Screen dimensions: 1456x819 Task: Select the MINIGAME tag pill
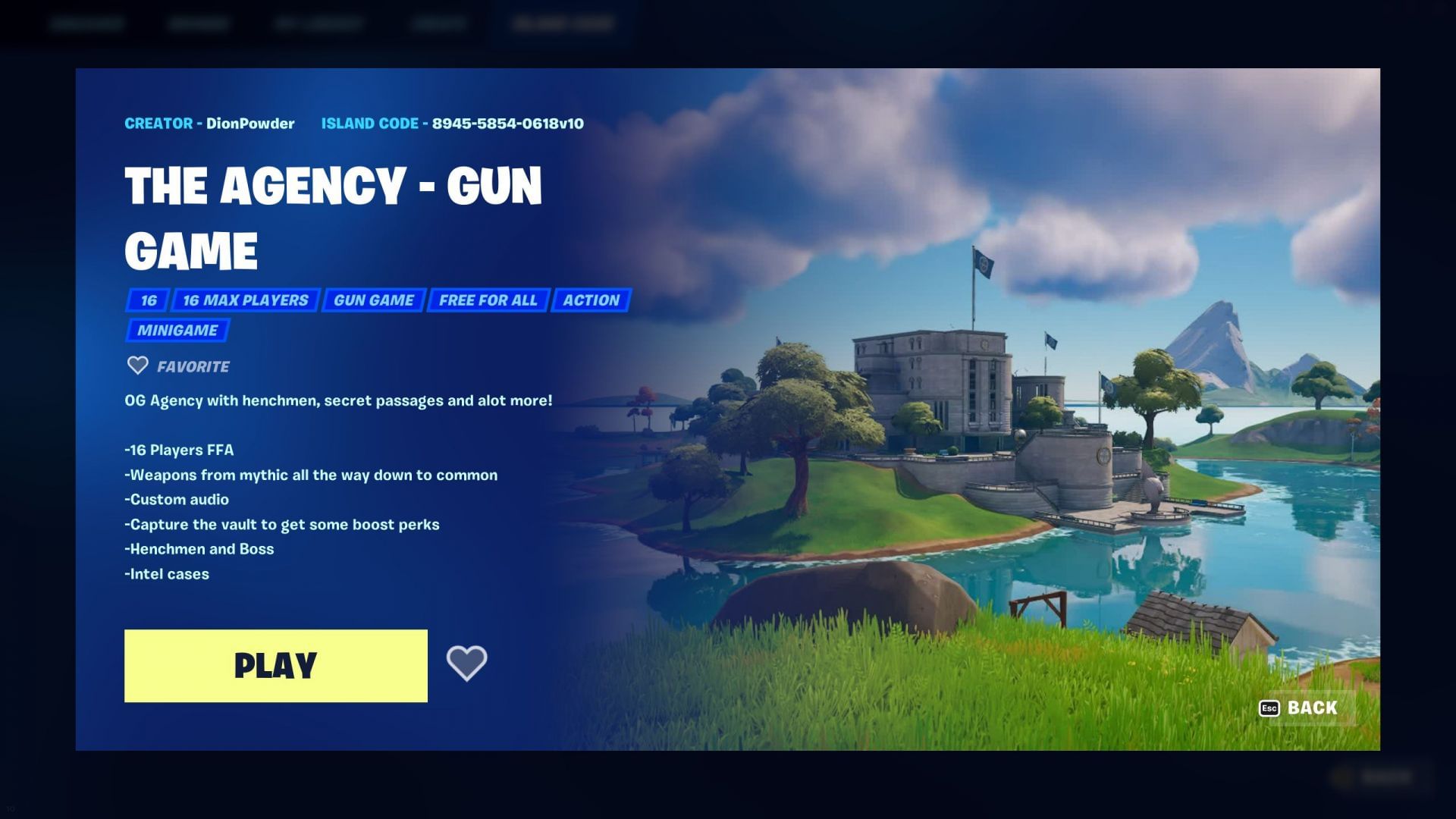[176, 330]
